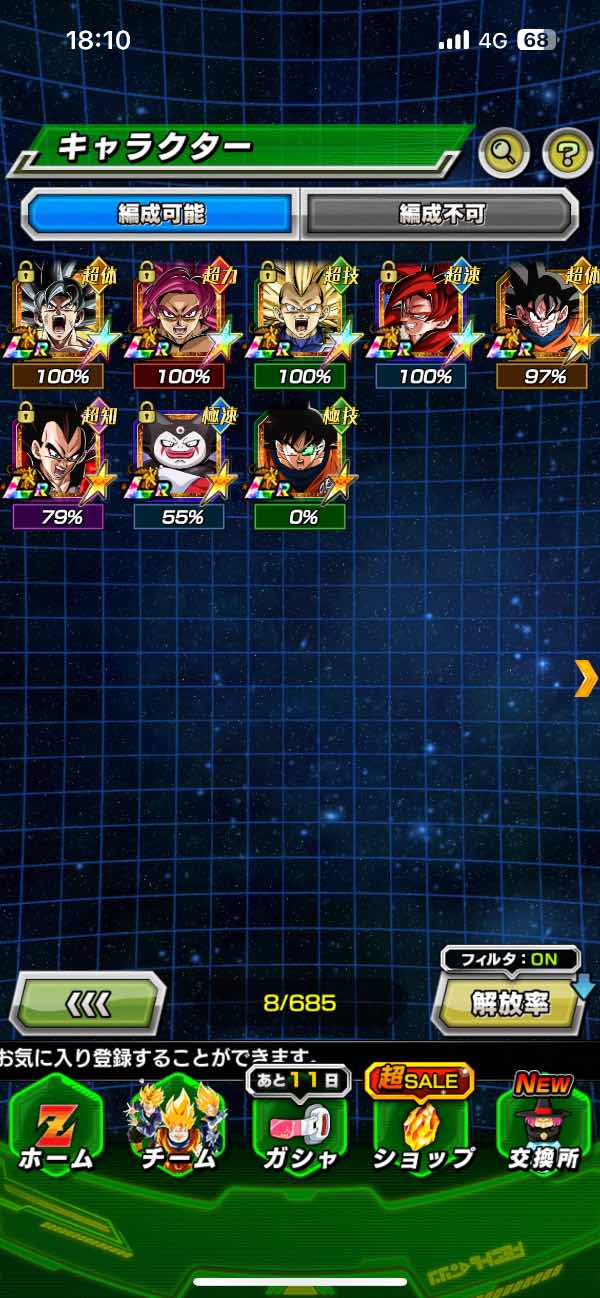The height and width of the screenshot is (1298, 600).
Task: Open the ガシャ summon menu
Action: coord(300,1125)
